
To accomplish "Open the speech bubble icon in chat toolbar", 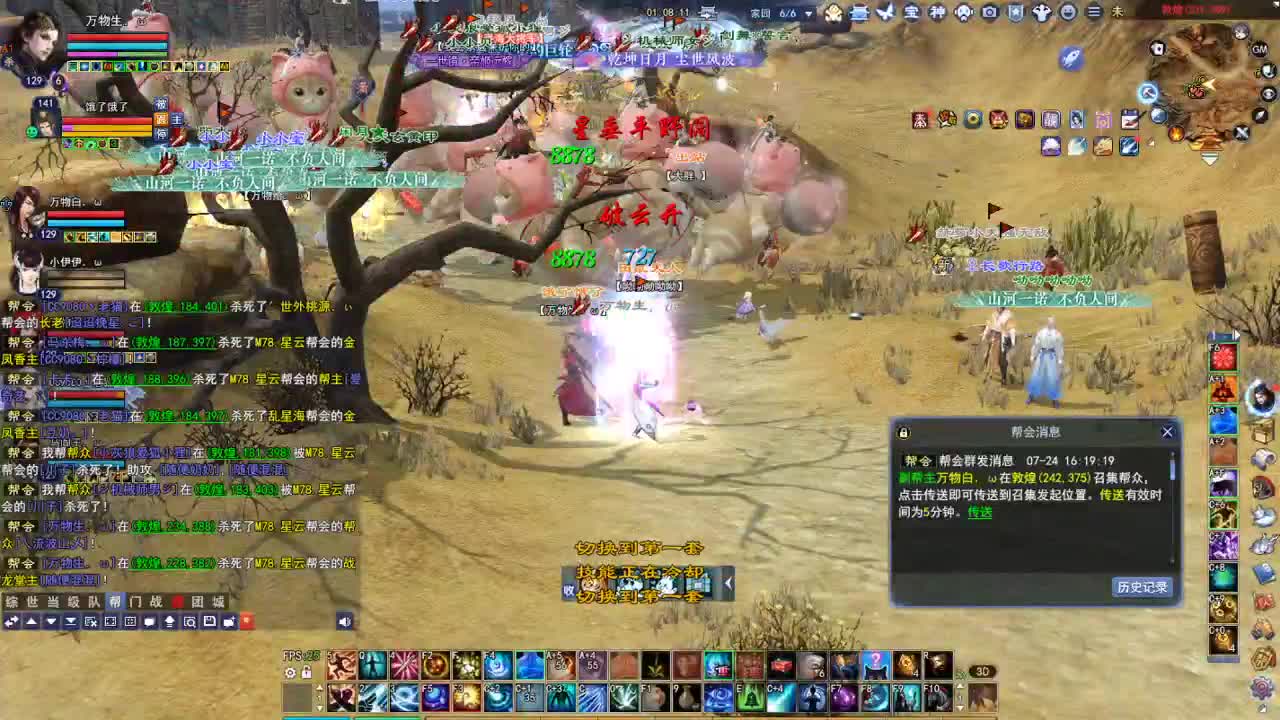I will (149, 621).
